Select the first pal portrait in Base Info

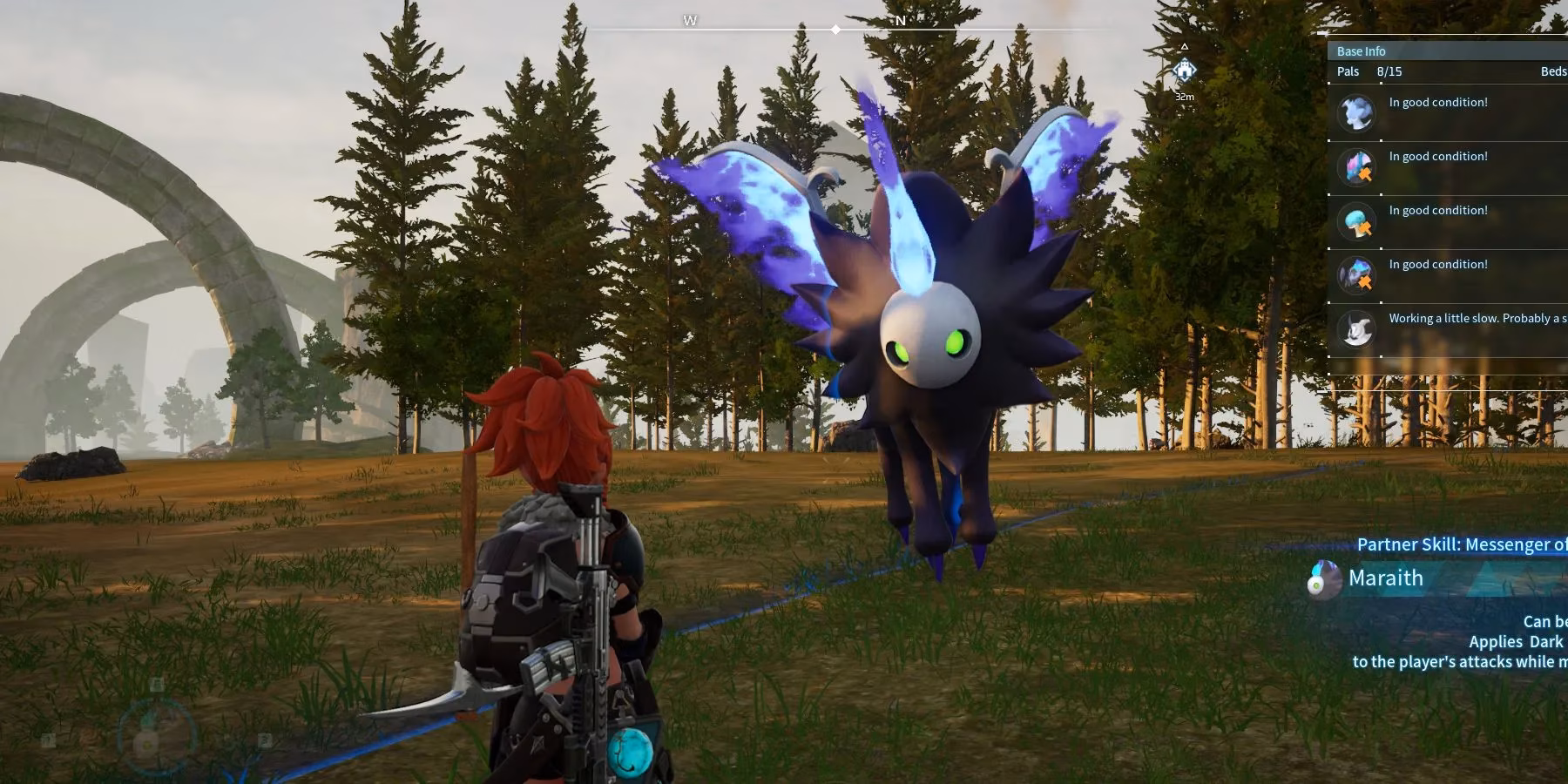tap(1356, 113)
